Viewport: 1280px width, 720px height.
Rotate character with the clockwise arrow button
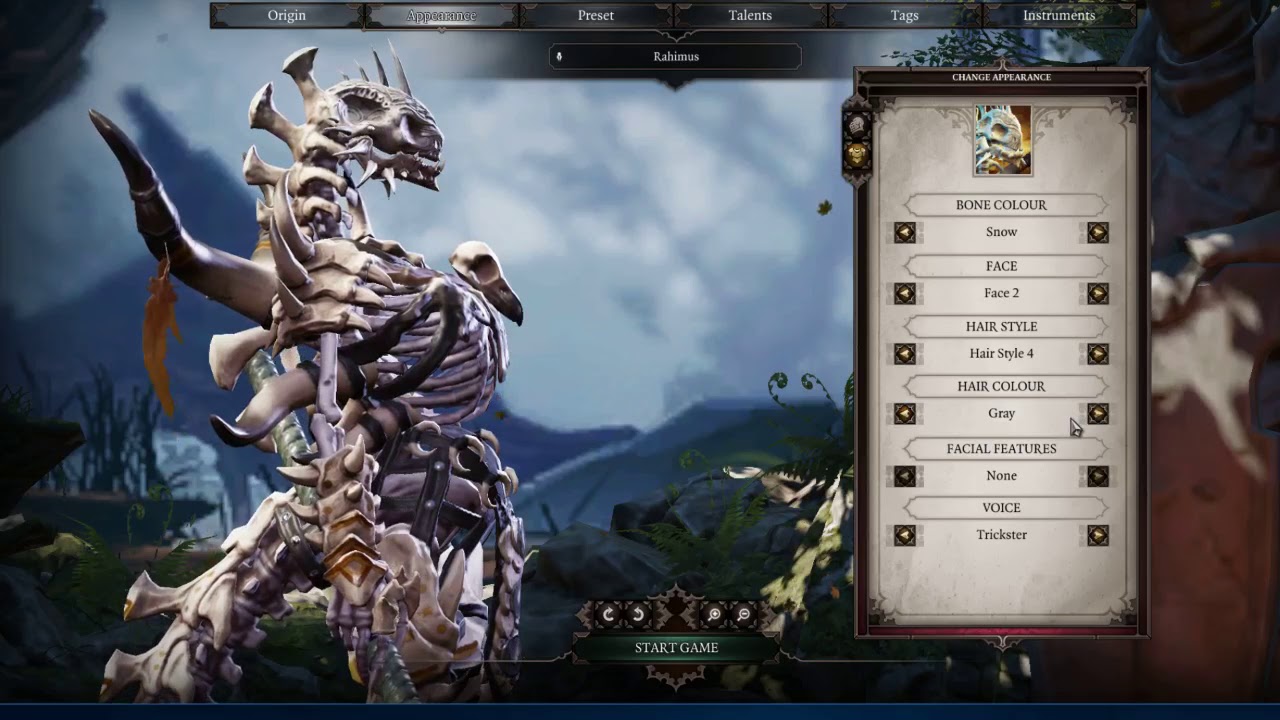[x=608, y=615]
